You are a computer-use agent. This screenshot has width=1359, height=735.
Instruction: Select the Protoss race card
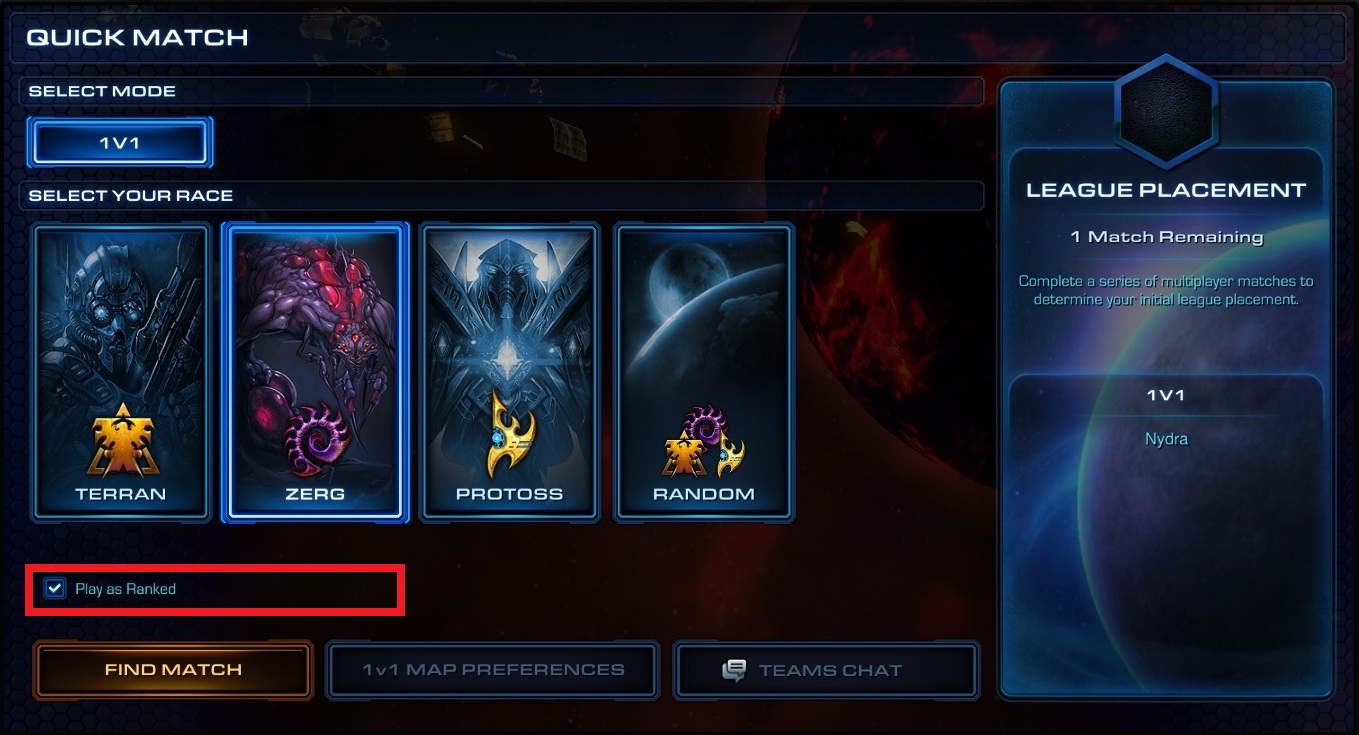(x=509, y=372)
